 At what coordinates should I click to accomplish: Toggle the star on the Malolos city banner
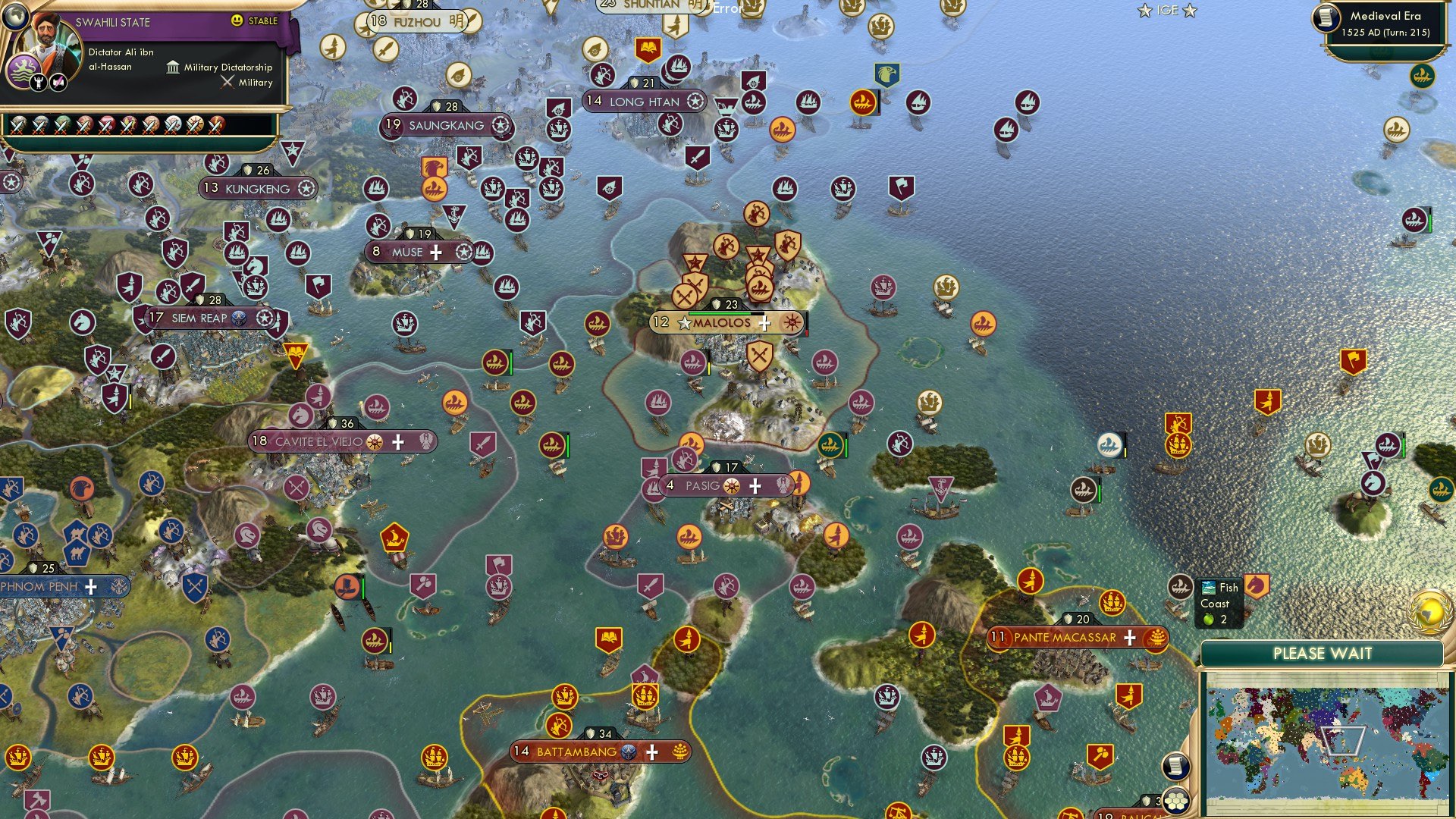click(684, 323)
